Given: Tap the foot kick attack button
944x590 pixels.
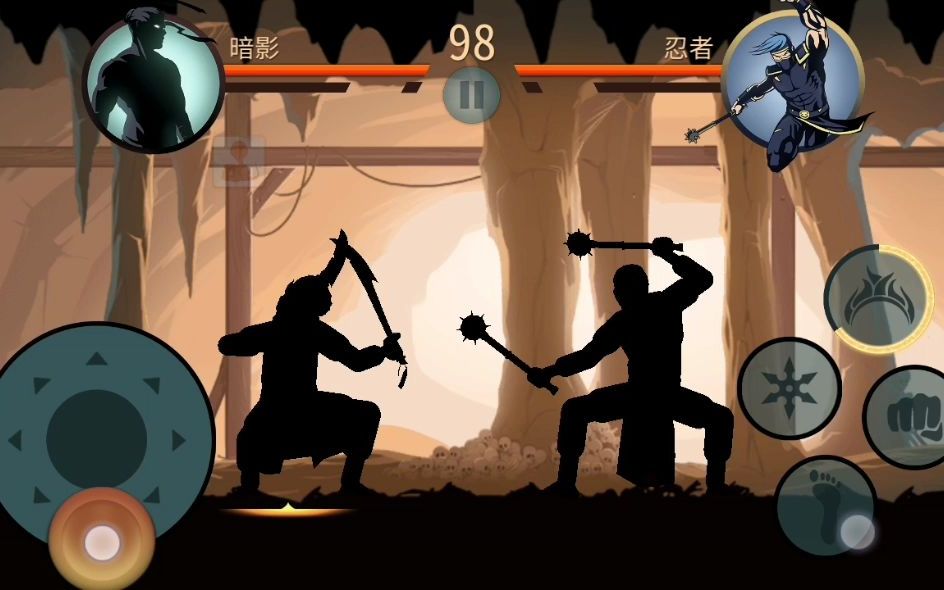Looking at the screenshot, I should pos(824,504).
